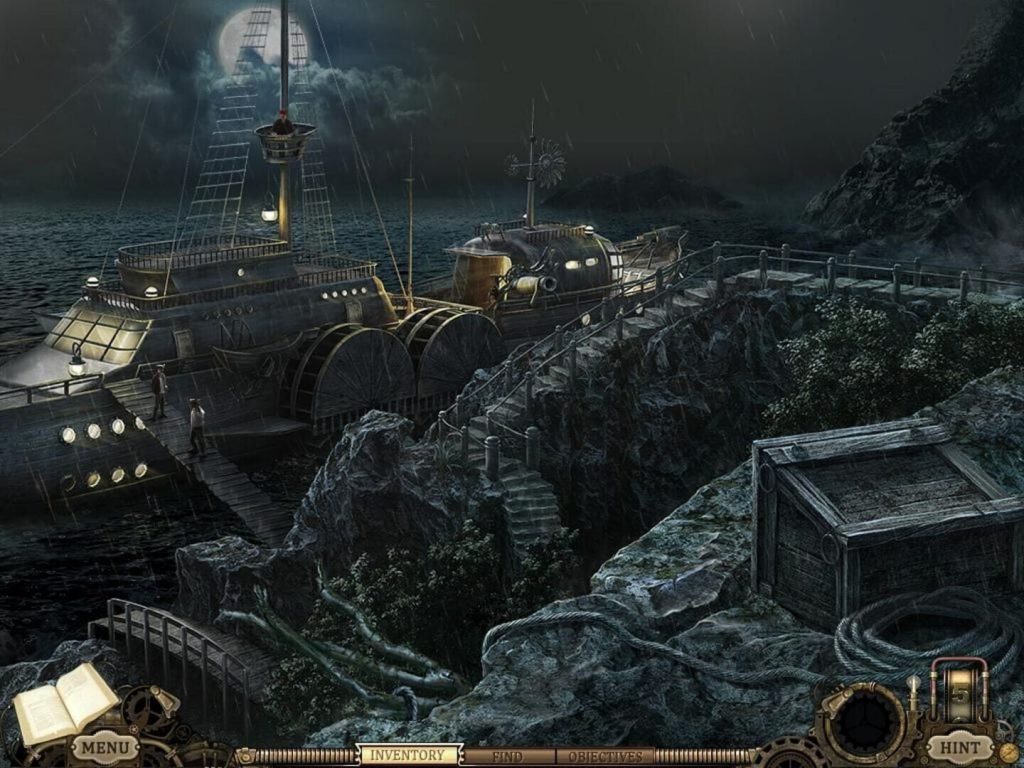Switch to the Find tab
The image size is (1024, 768).
pyautogui.click(x=508, y=757)
